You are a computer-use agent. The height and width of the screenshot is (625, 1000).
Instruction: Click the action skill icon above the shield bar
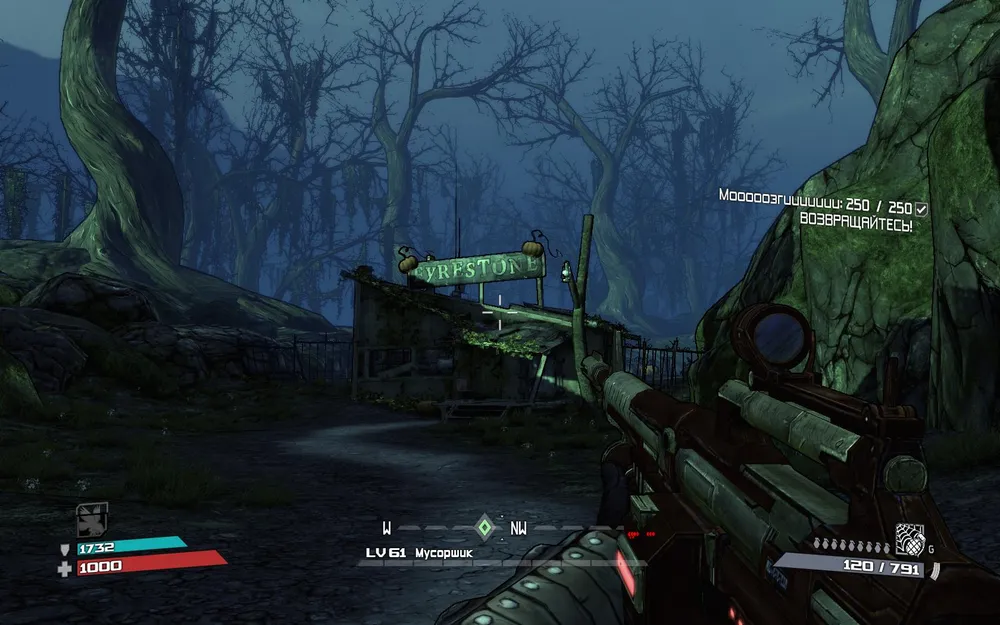pyautogui.click(x=92, y=518)
